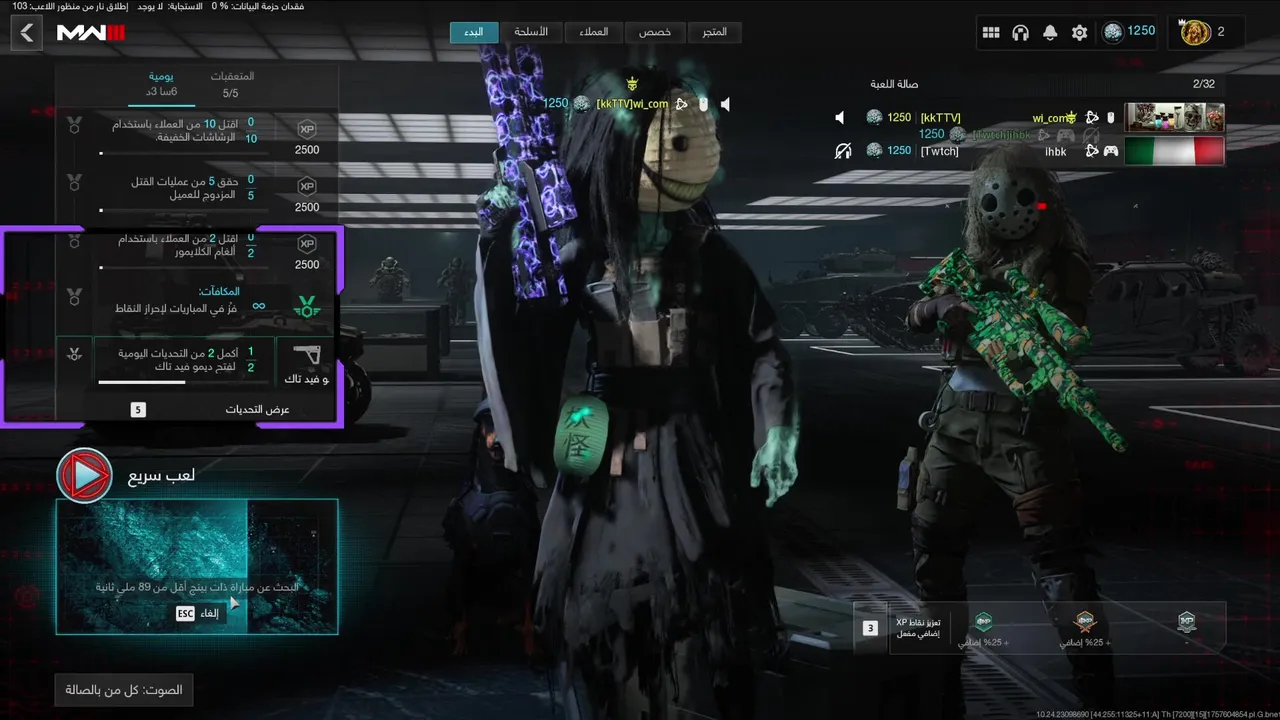Open the headset voice channels icon
Image resolution: width=1280 pixels, height=720 pixels.
[x=1020, y=33]
